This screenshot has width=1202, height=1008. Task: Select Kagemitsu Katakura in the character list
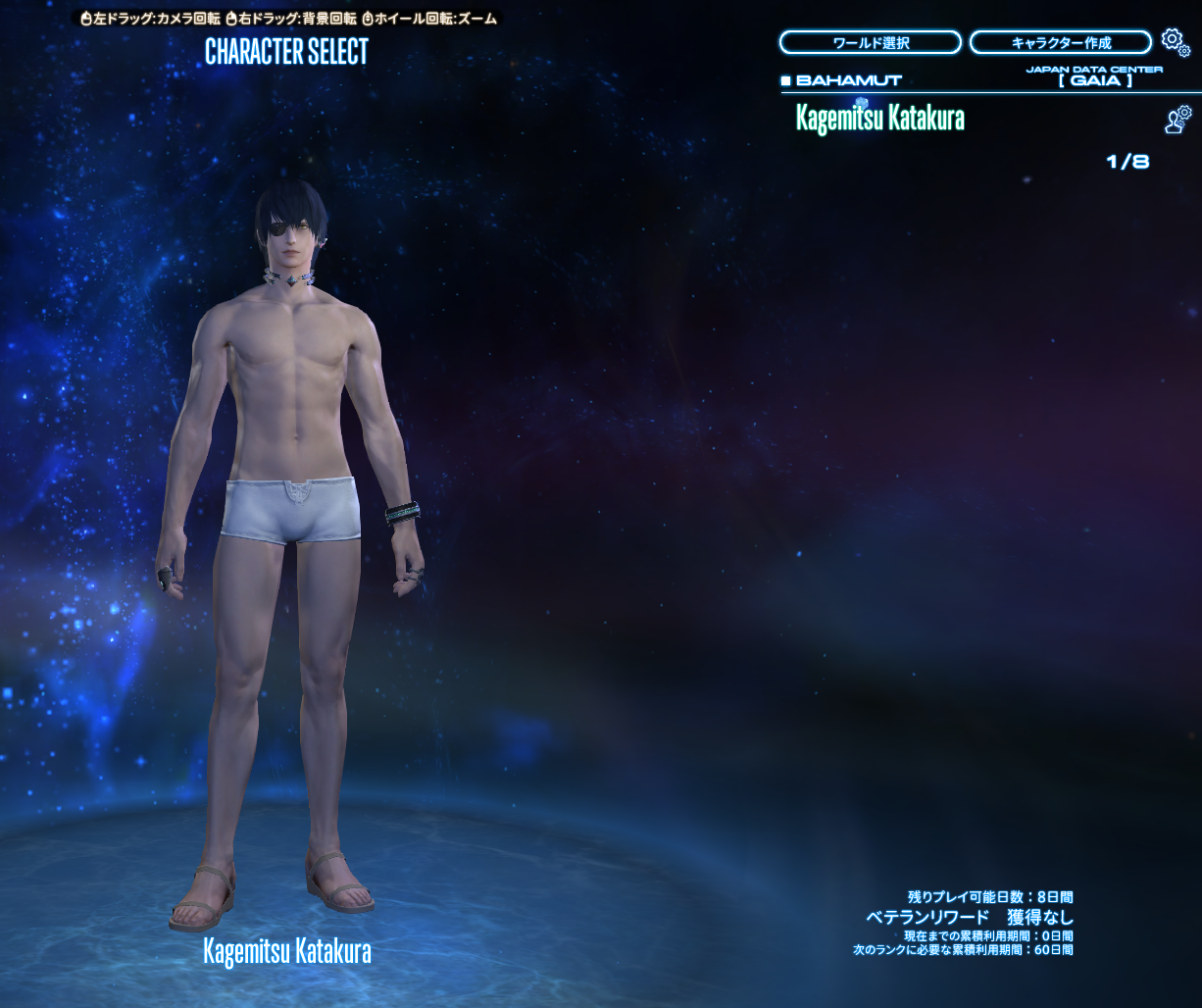tap(879, 119)
